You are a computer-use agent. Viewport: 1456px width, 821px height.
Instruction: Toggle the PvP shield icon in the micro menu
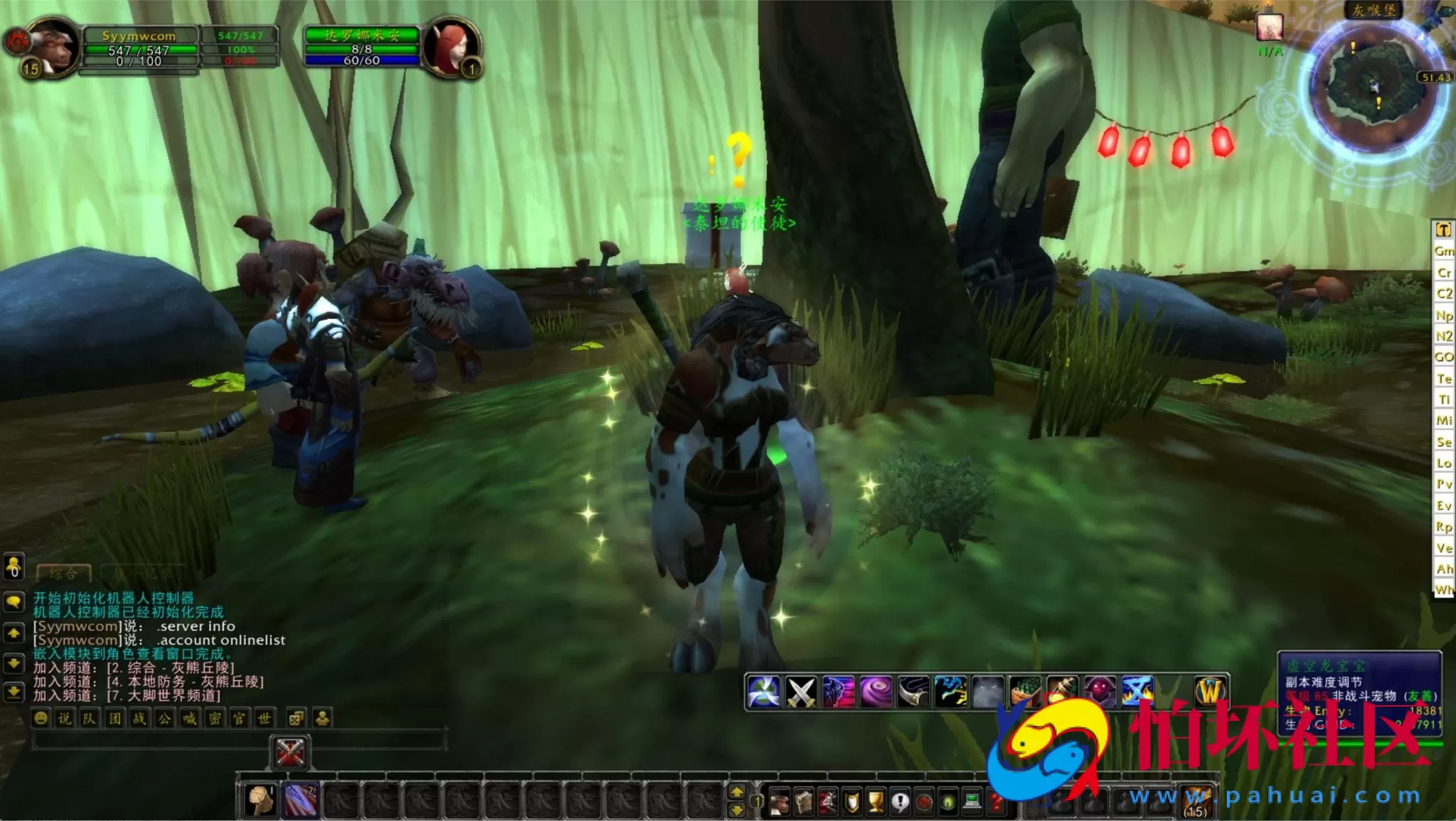point(852,800)
